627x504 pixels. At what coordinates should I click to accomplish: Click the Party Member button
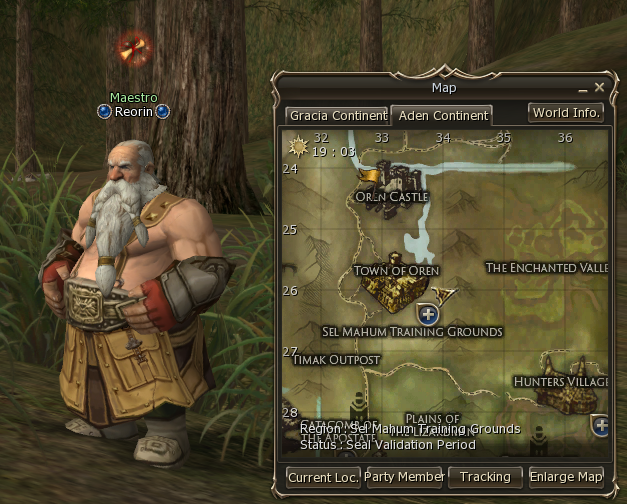tap(405, 477)
